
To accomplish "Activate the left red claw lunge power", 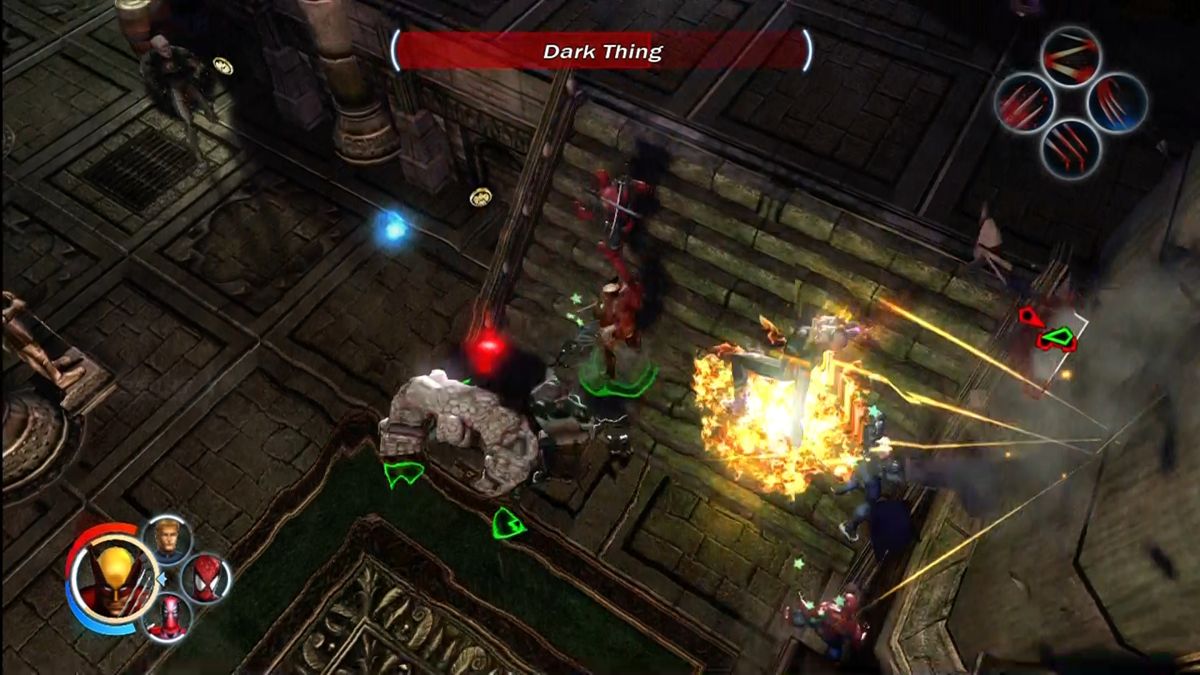I will [1024, 103].
